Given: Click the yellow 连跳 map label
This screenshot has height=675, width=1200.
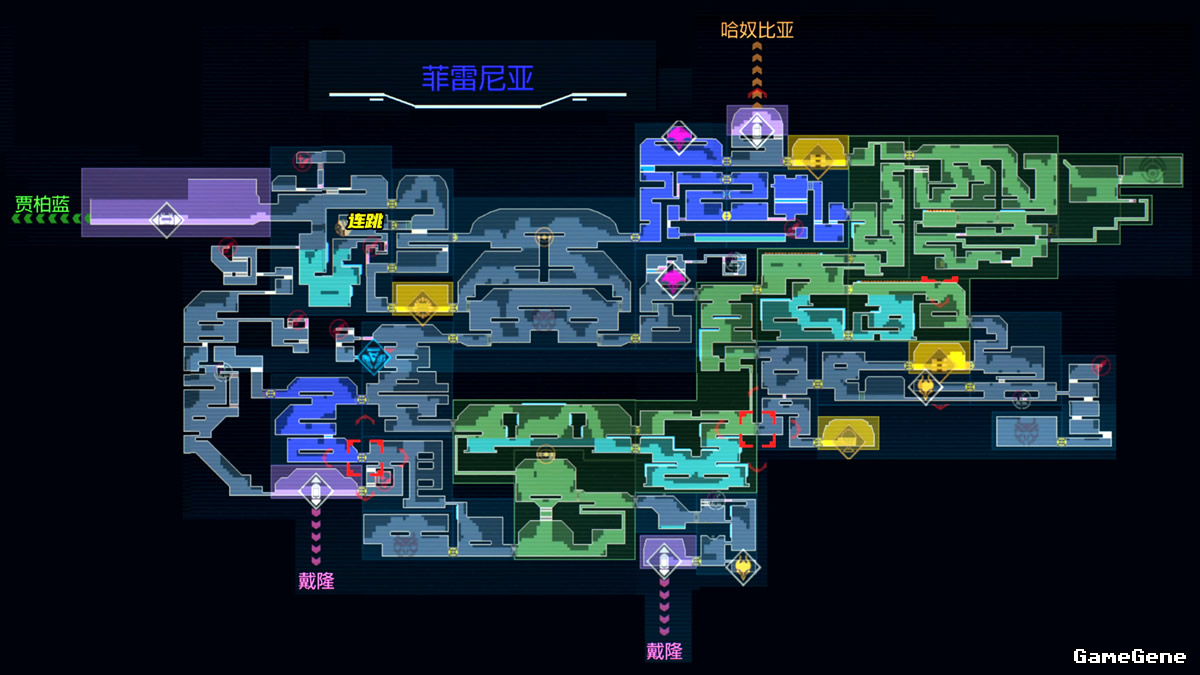Looking at the screenshot, I should pyautogui.click(x=366, y=222).
